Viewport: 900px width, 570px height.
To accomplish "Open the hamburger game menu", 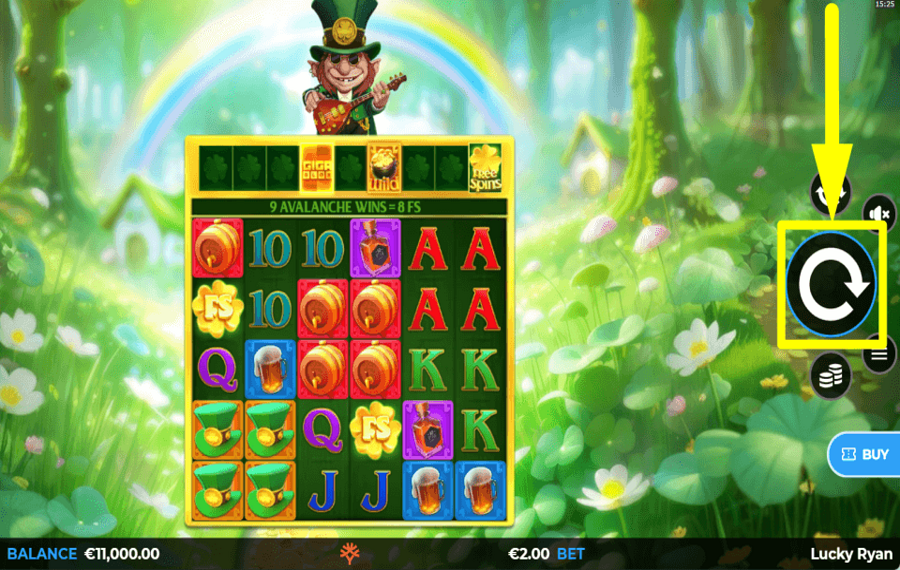I will [881, 354].
